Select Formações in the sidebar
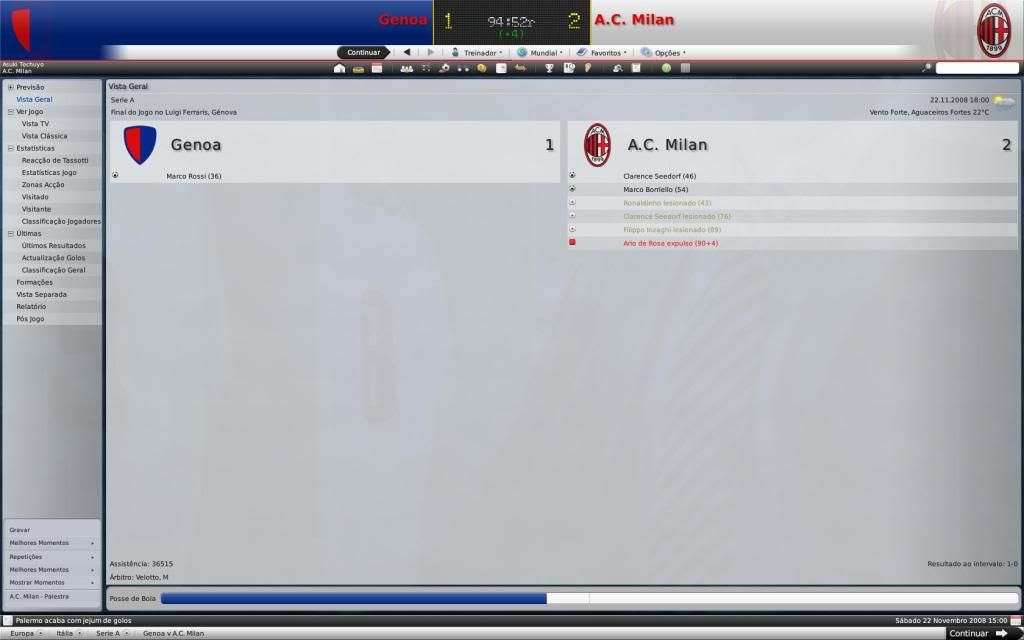Screen dimensions: 1024x640 [35, 282]
